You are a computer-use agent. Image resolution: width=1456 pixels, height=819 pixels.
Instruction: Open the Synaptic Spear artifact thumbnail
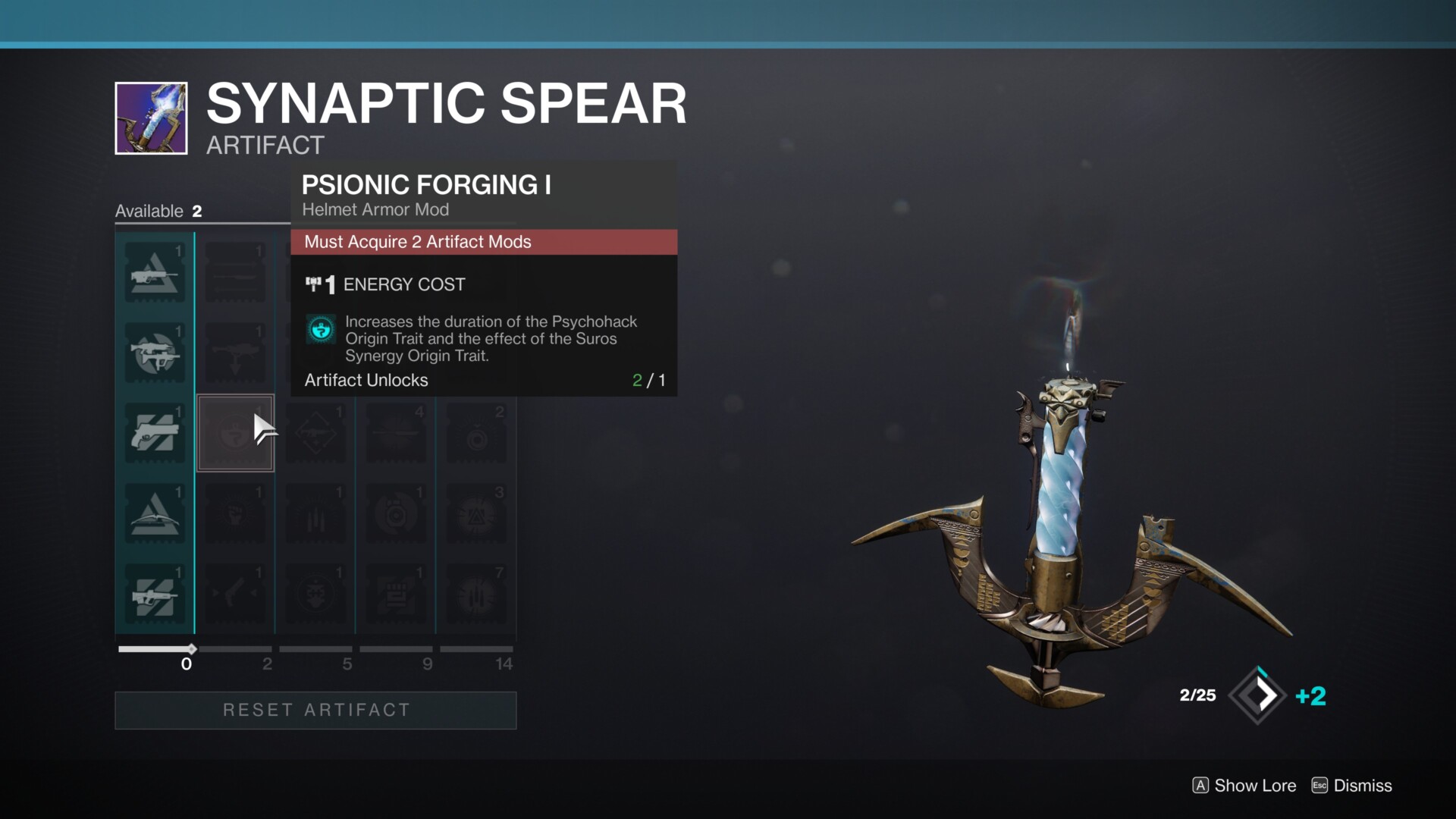(x=149, y=118)
